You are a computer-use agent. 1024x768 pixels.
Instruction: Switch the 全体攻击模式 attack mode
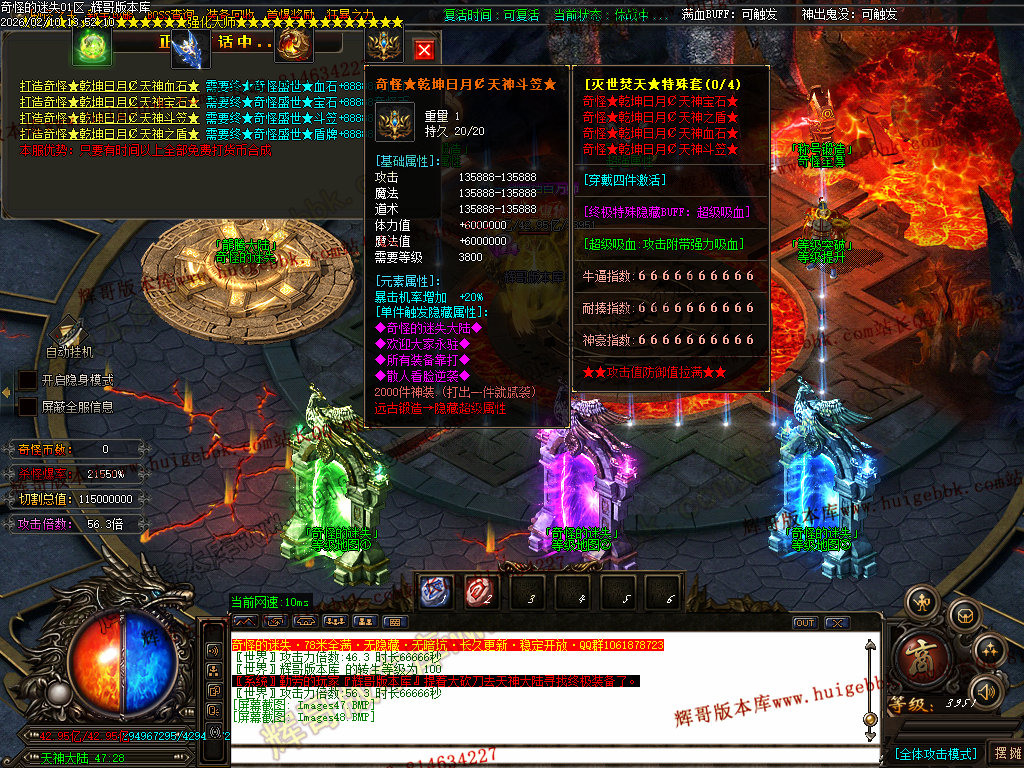click(935, 753)
